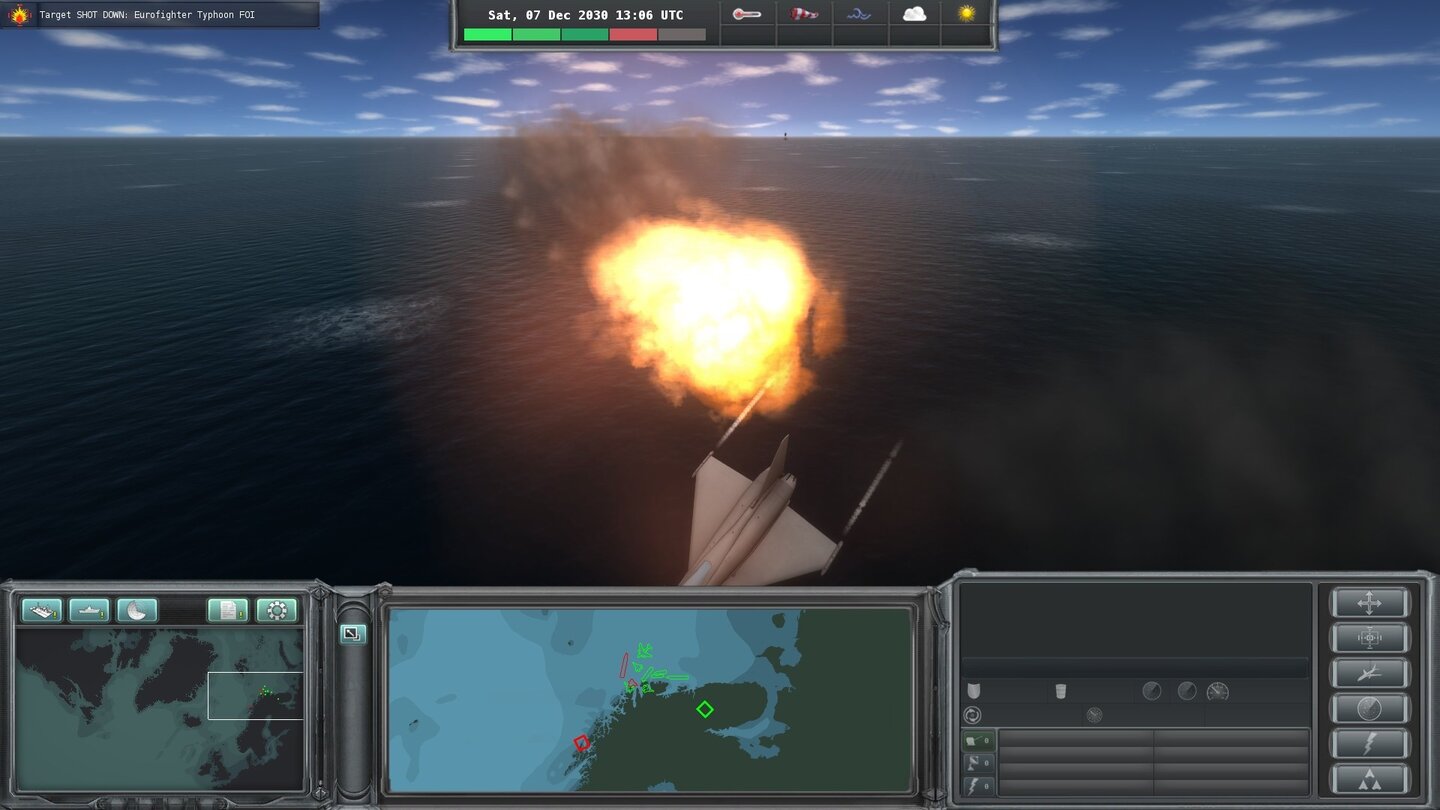Select the aircraft operations button

click(1370, 674)
